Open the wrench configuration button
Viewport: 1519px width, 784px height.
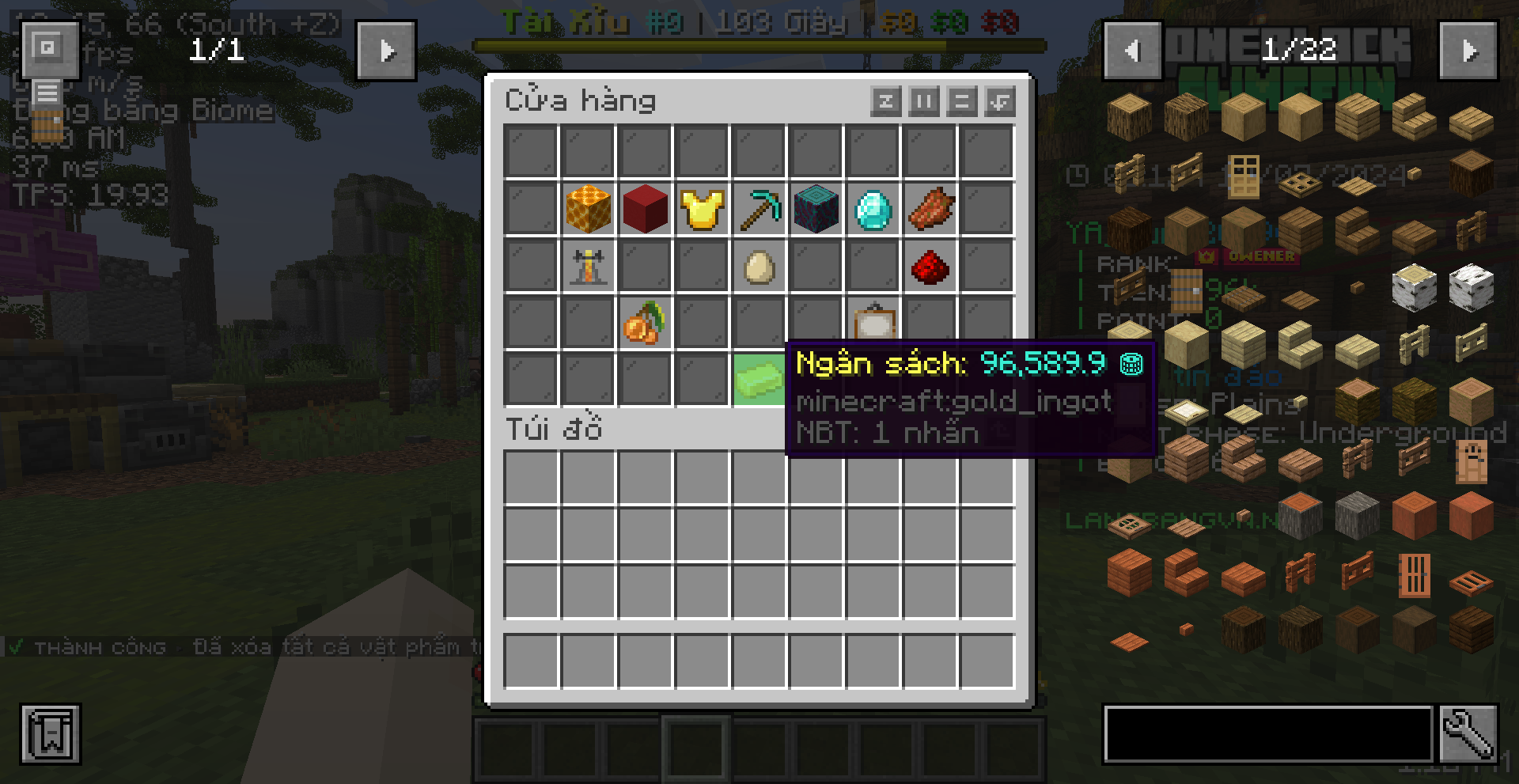[1468, 735]
